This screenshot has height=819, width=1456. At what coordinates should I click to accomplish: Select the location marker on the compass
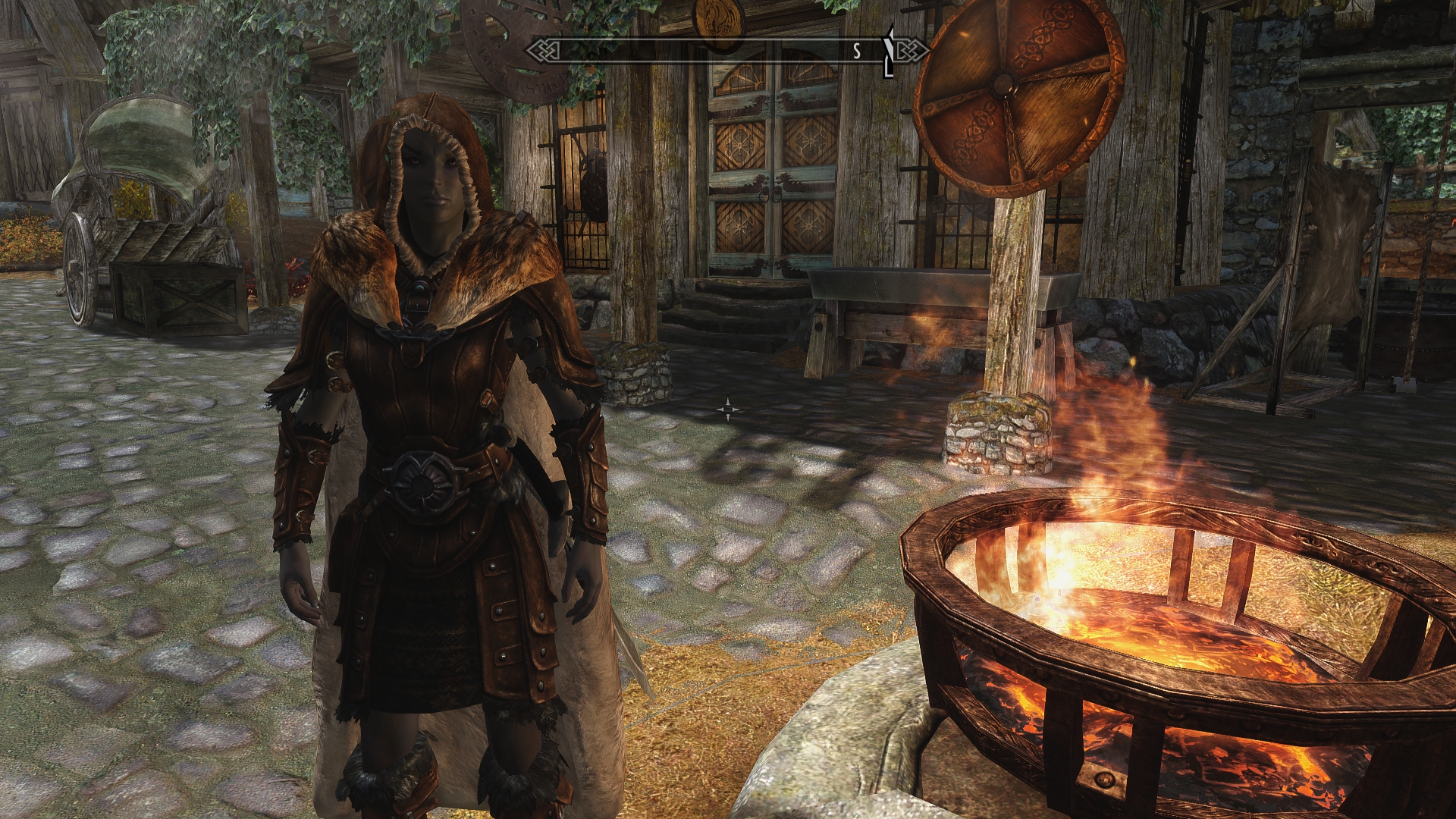tap(890, 52)
